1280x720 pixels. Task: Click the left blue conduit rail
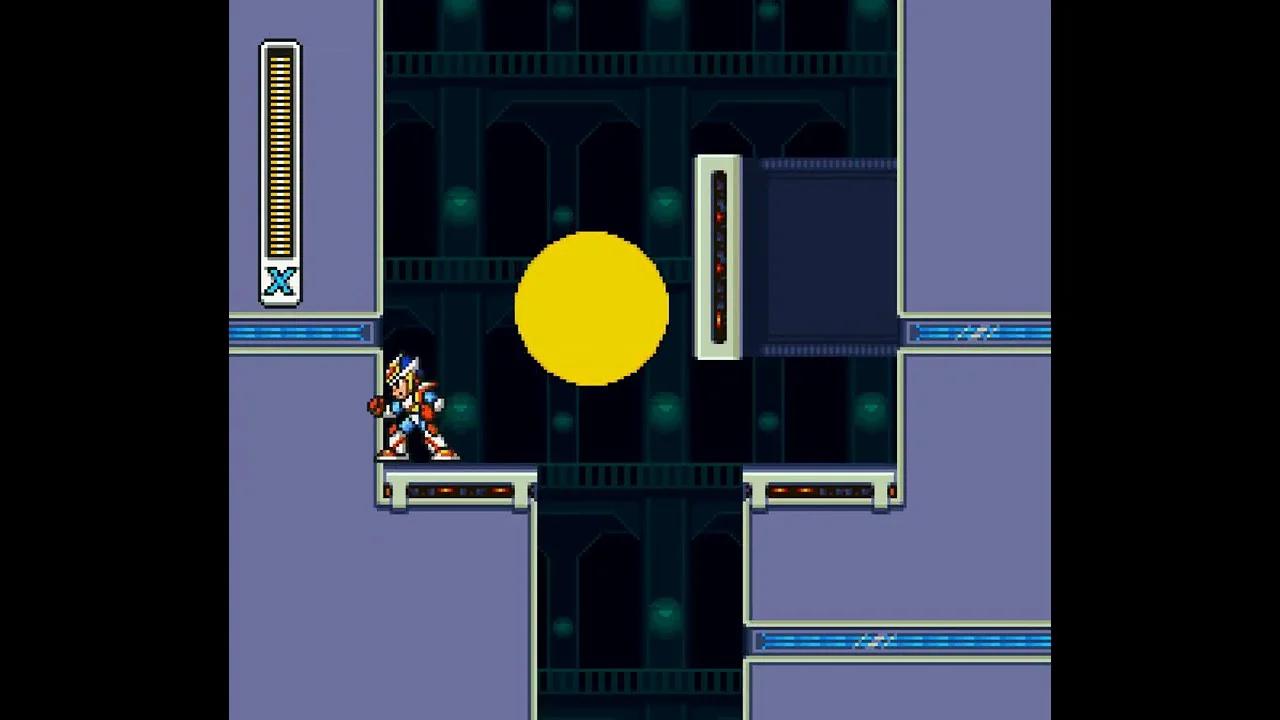point(300,331)
